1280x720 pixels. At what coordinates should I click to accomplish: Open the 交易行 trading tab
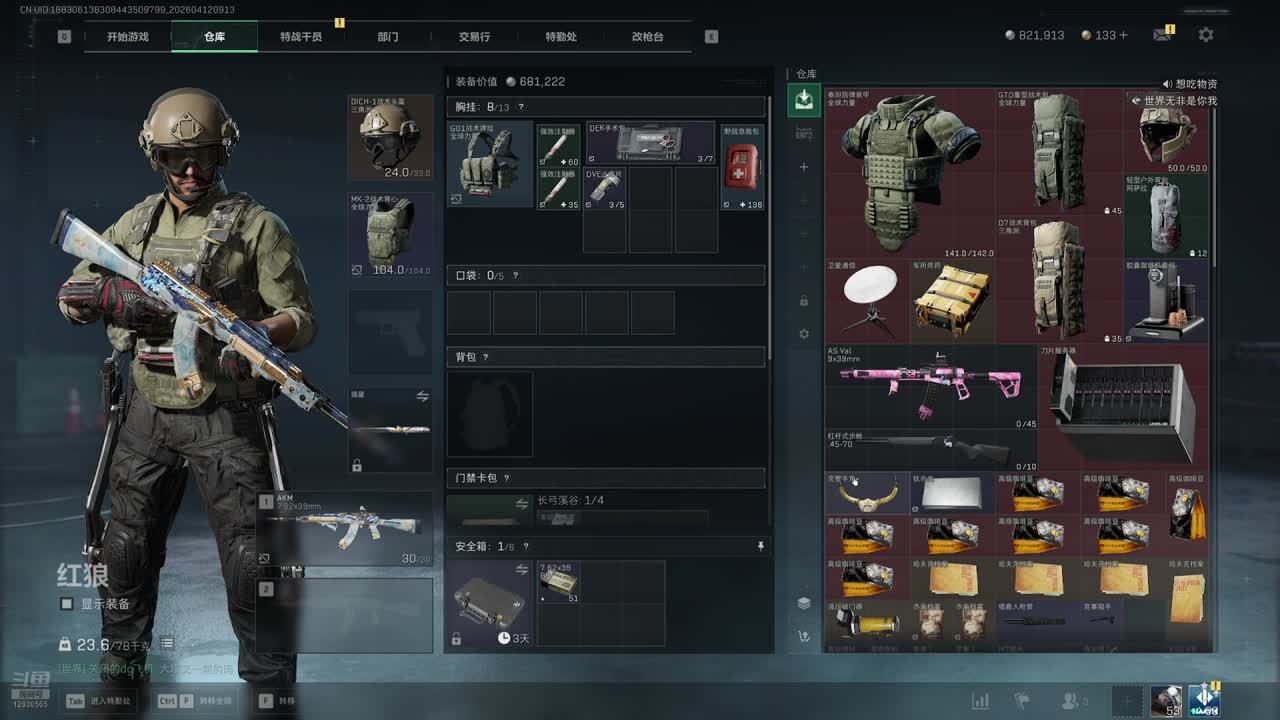(x=474, y=37)
